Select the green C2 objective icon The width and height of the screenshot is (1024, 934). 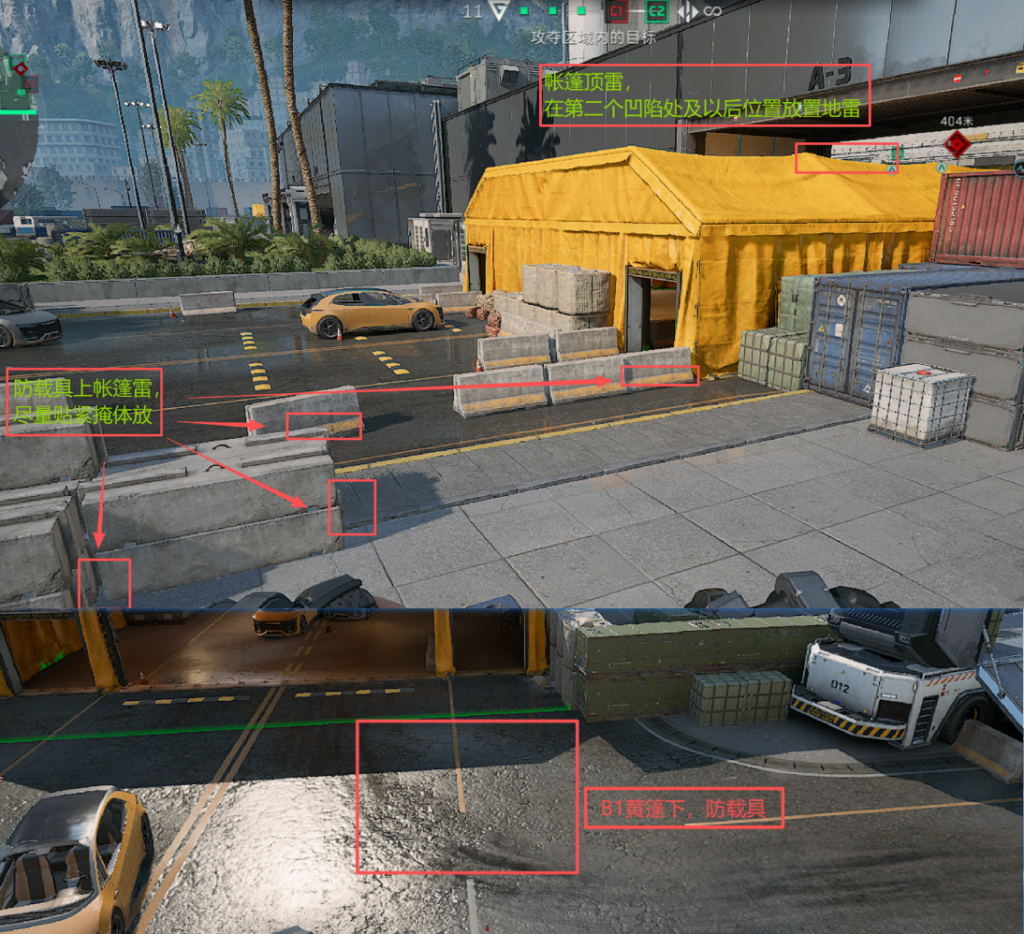[x=656, y=11]
